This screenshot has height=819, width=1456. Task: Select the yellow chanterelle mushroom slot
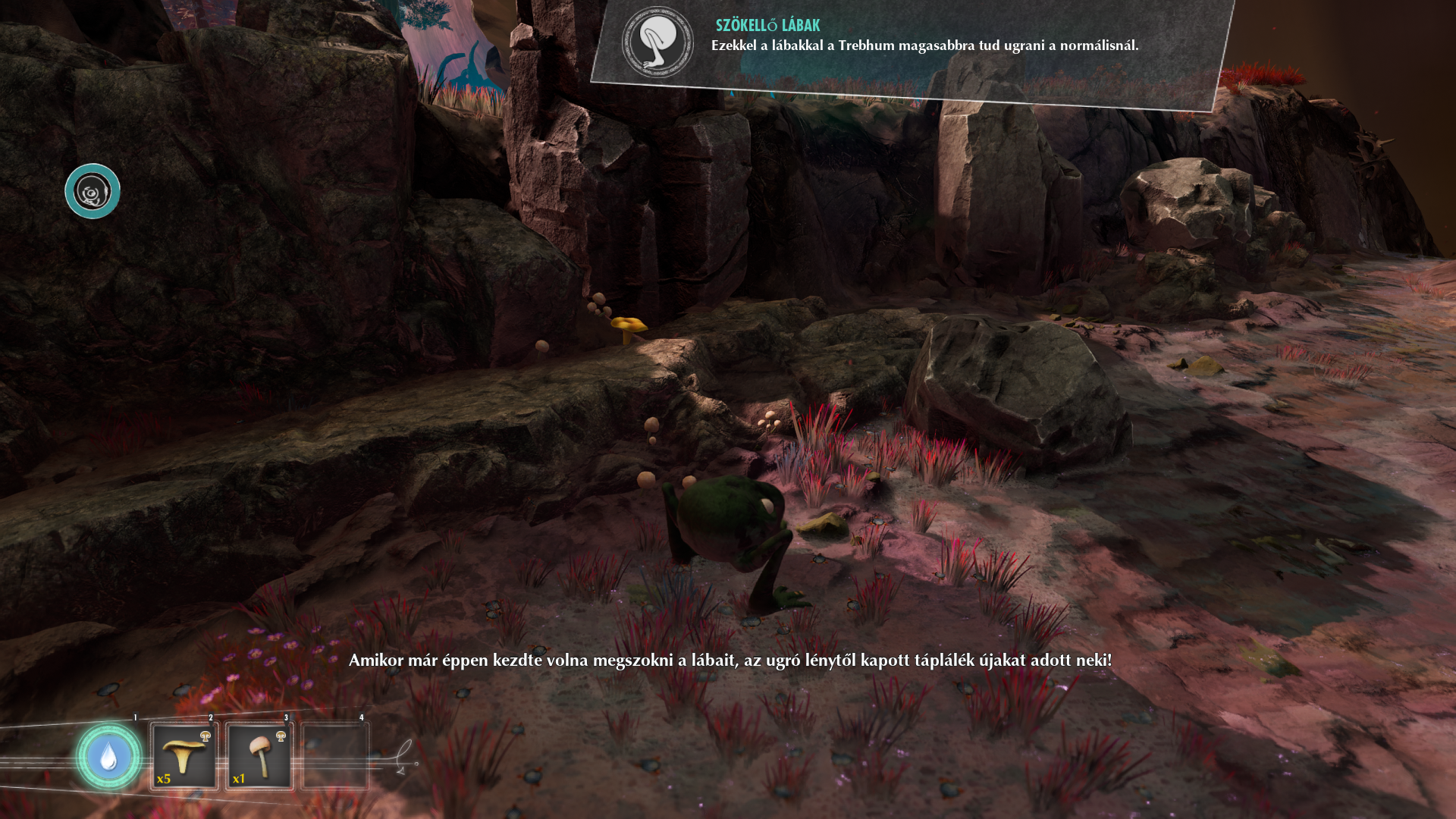(x=184, y=757)
